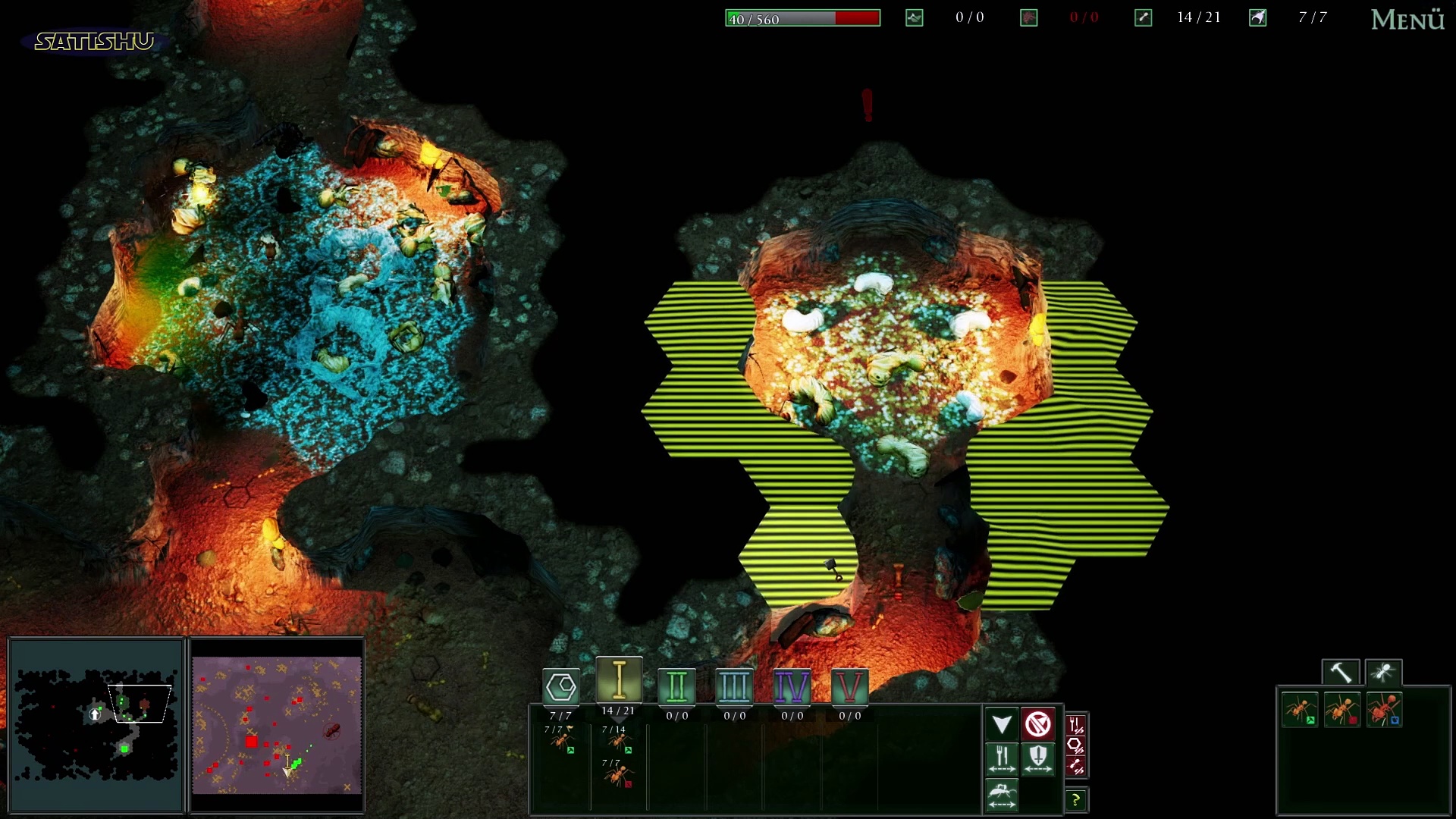
Task: Select the purple group IV marker
Action: click(x=792, y=687)
